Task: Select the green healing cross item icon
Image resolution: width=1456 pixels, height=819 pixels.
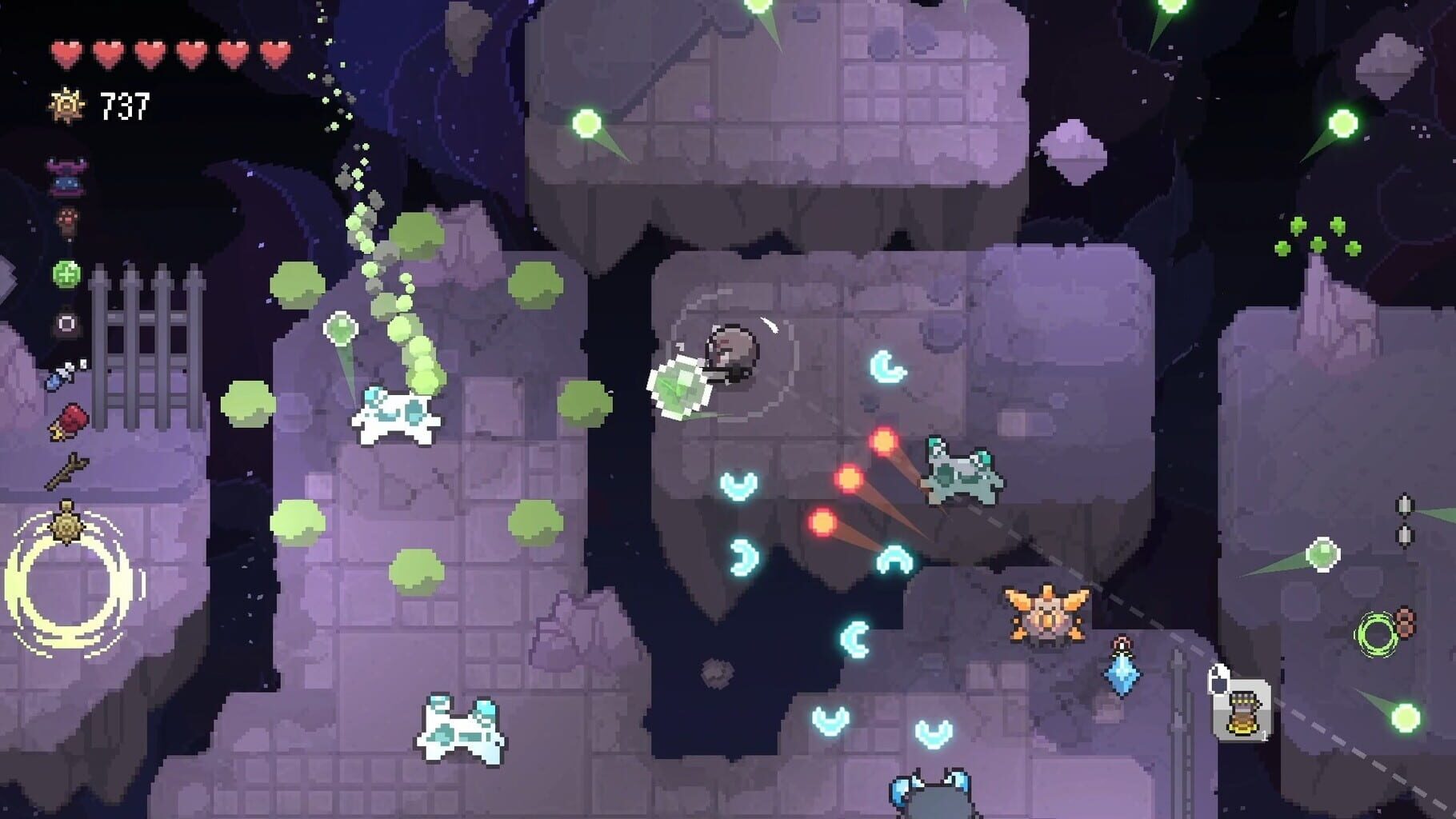Action: pos(68,272)
